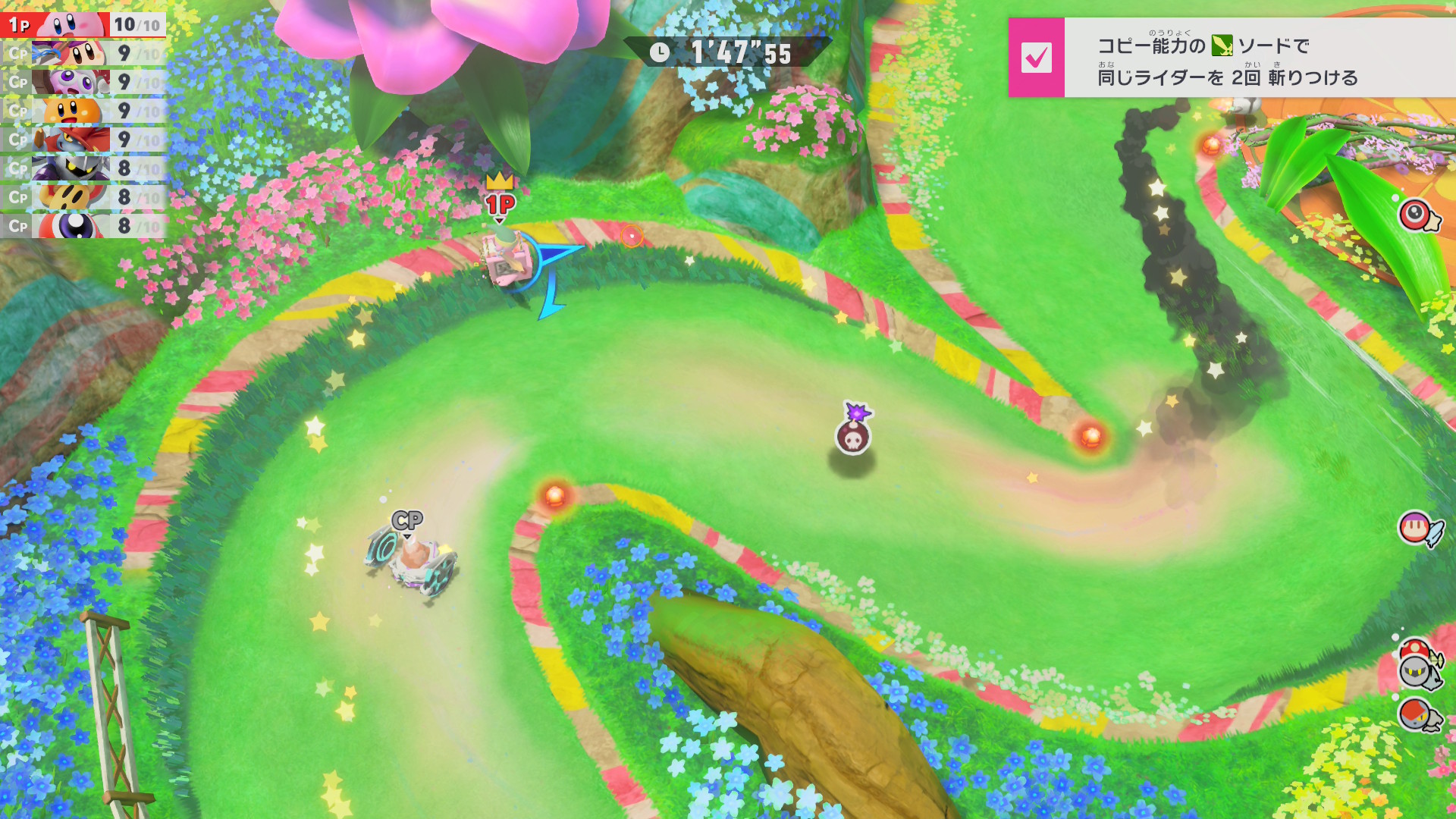Select Waddle Doo's ranking row
This screenshot has width=1456, height=819.
[83, 226]
